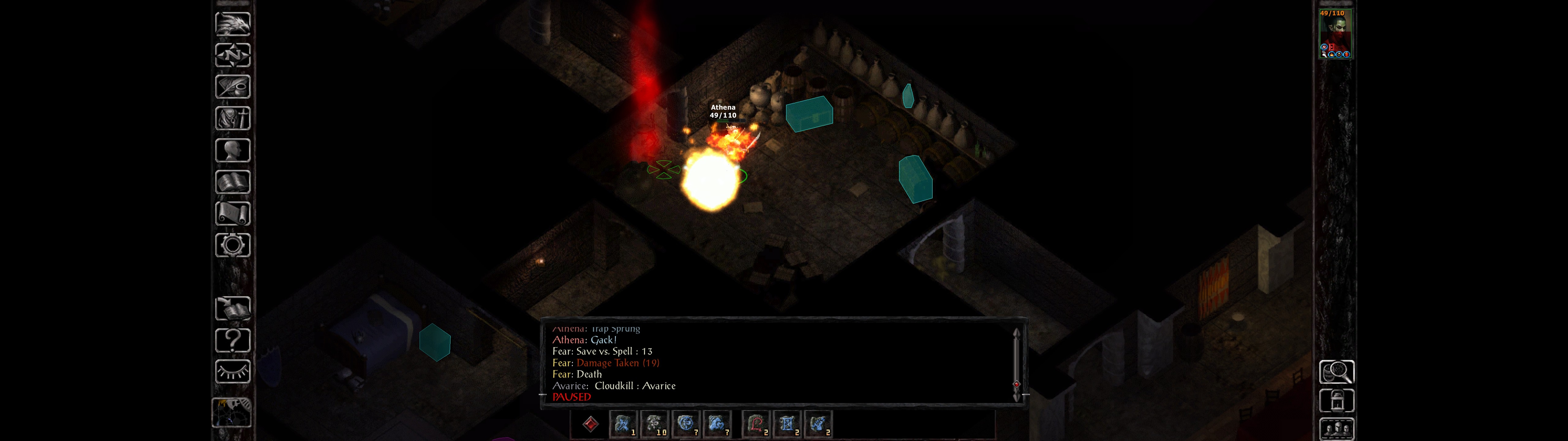Select the serpent ability with 10 uses
Image resolution: width=1568 pixels, height=441 pixels.
[x=654, y=424]
